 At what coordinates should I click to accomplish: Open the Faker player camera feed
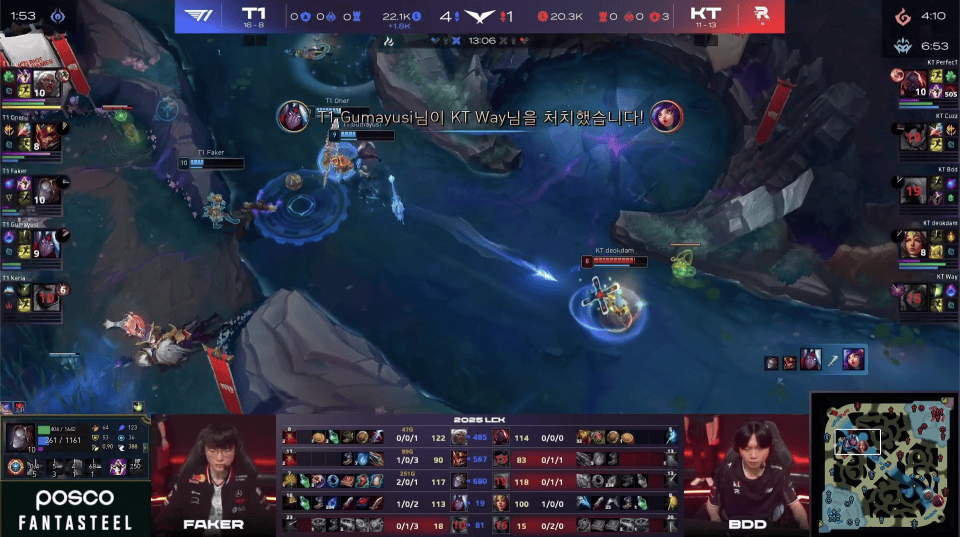click(x=213, y=470)
